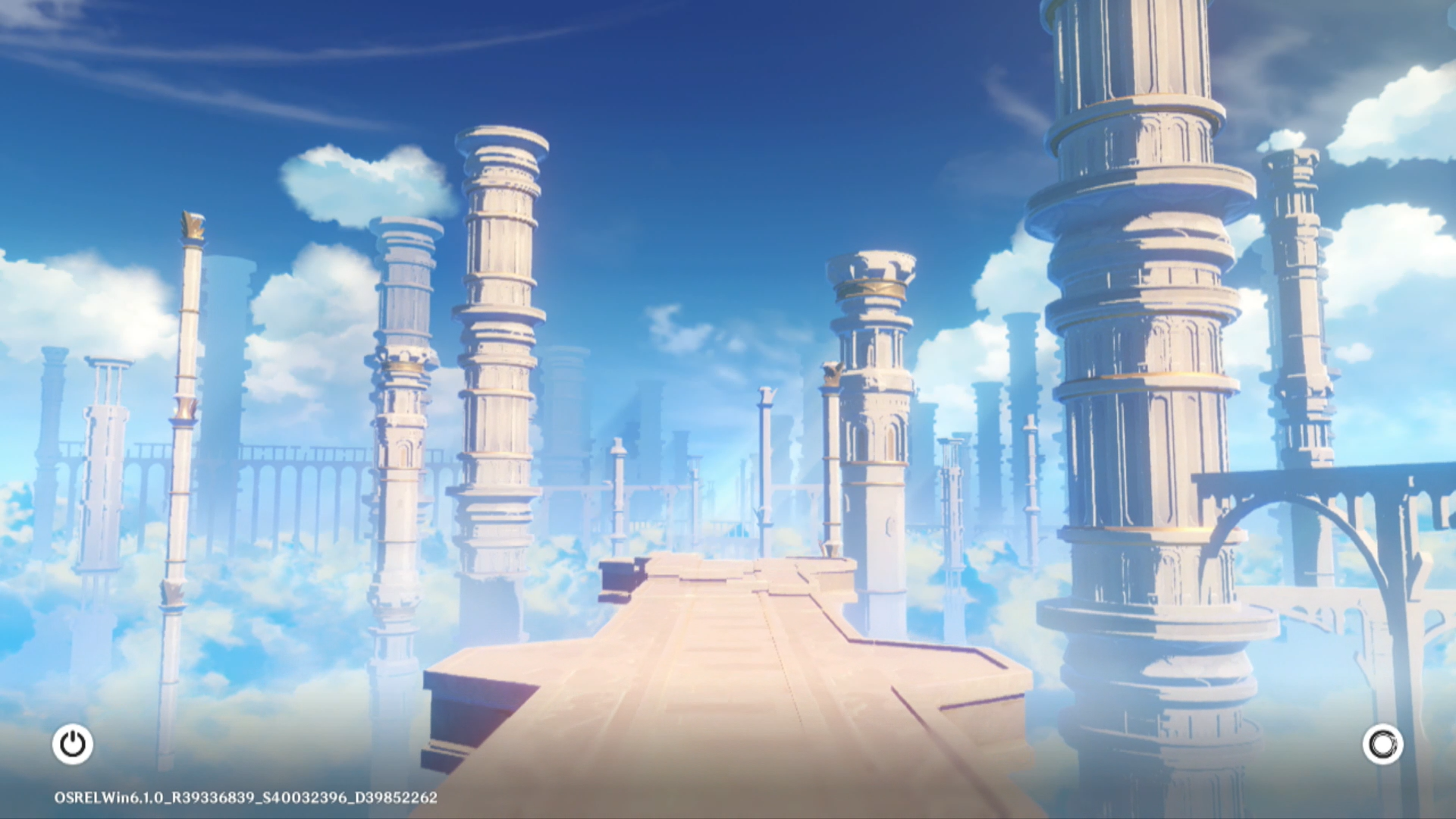The image size is (1456, 819).
Task: Open the circular ring icon button
Action: [1382, 744]
